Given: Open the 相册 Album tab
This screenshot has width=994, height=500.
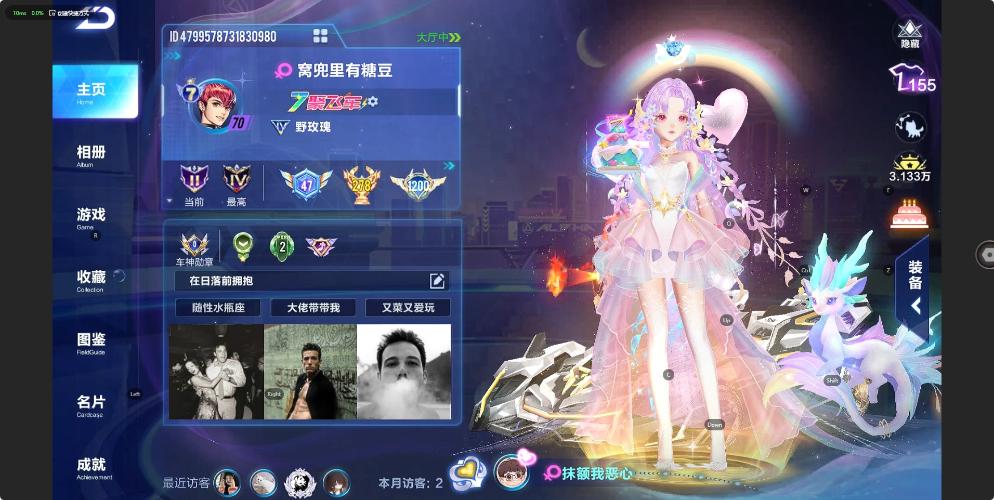Looking at the screenshot, I should click(x=92, y=154).
